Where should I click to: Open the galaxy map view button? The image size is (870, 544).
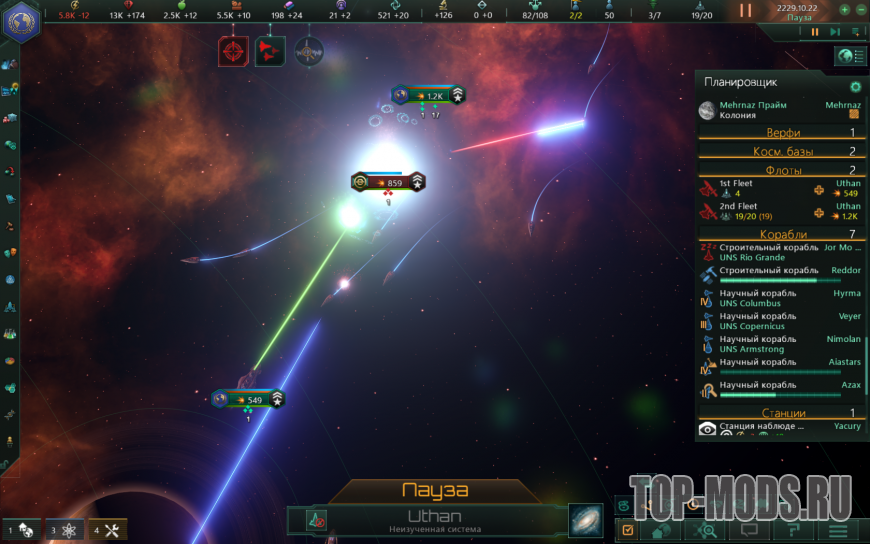(585, 520)
